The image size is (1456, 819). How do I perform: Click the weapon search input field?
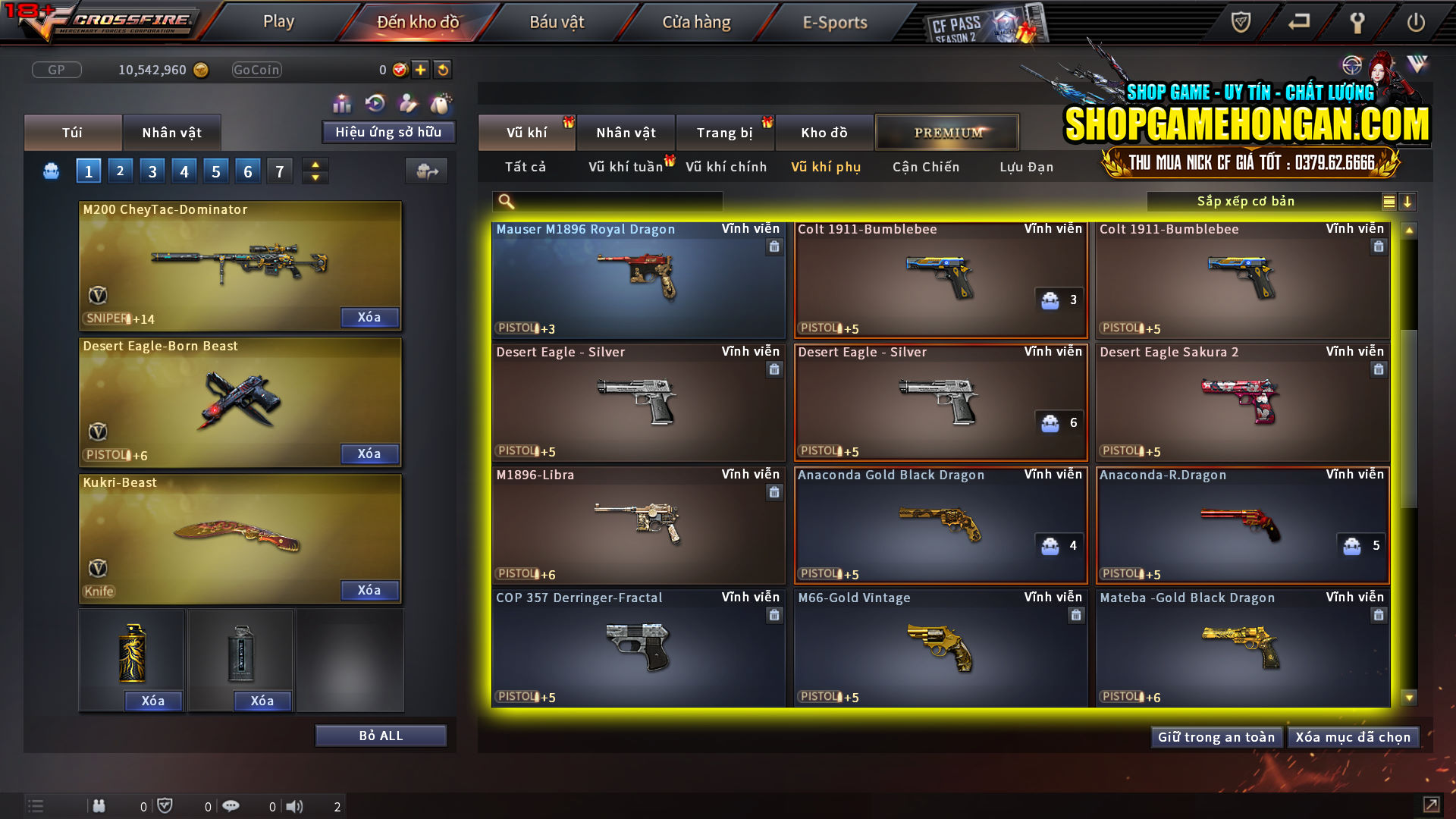(607, 201)
